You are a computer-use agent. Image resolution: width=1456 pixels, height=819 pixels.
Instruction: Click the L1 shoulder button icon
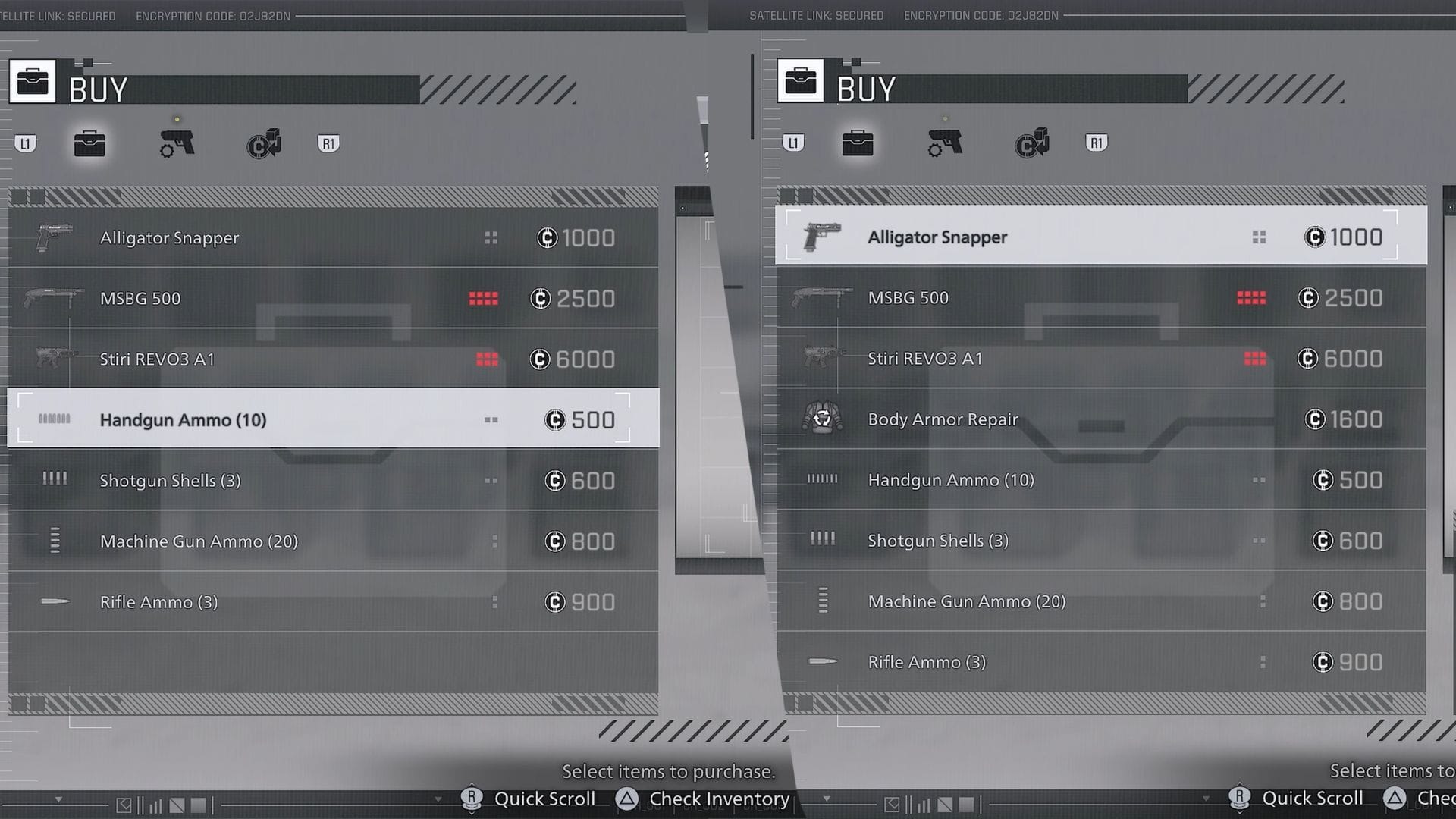pos(27,143)
